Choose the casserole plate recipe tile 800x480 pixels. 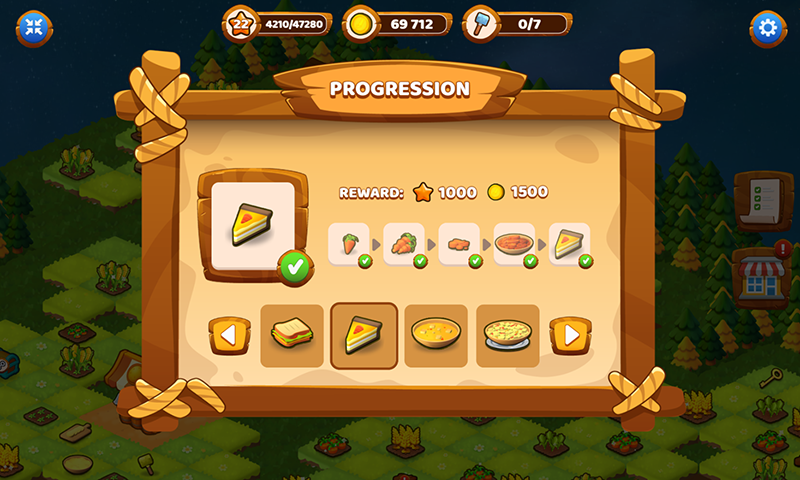(x=508, y=335)
